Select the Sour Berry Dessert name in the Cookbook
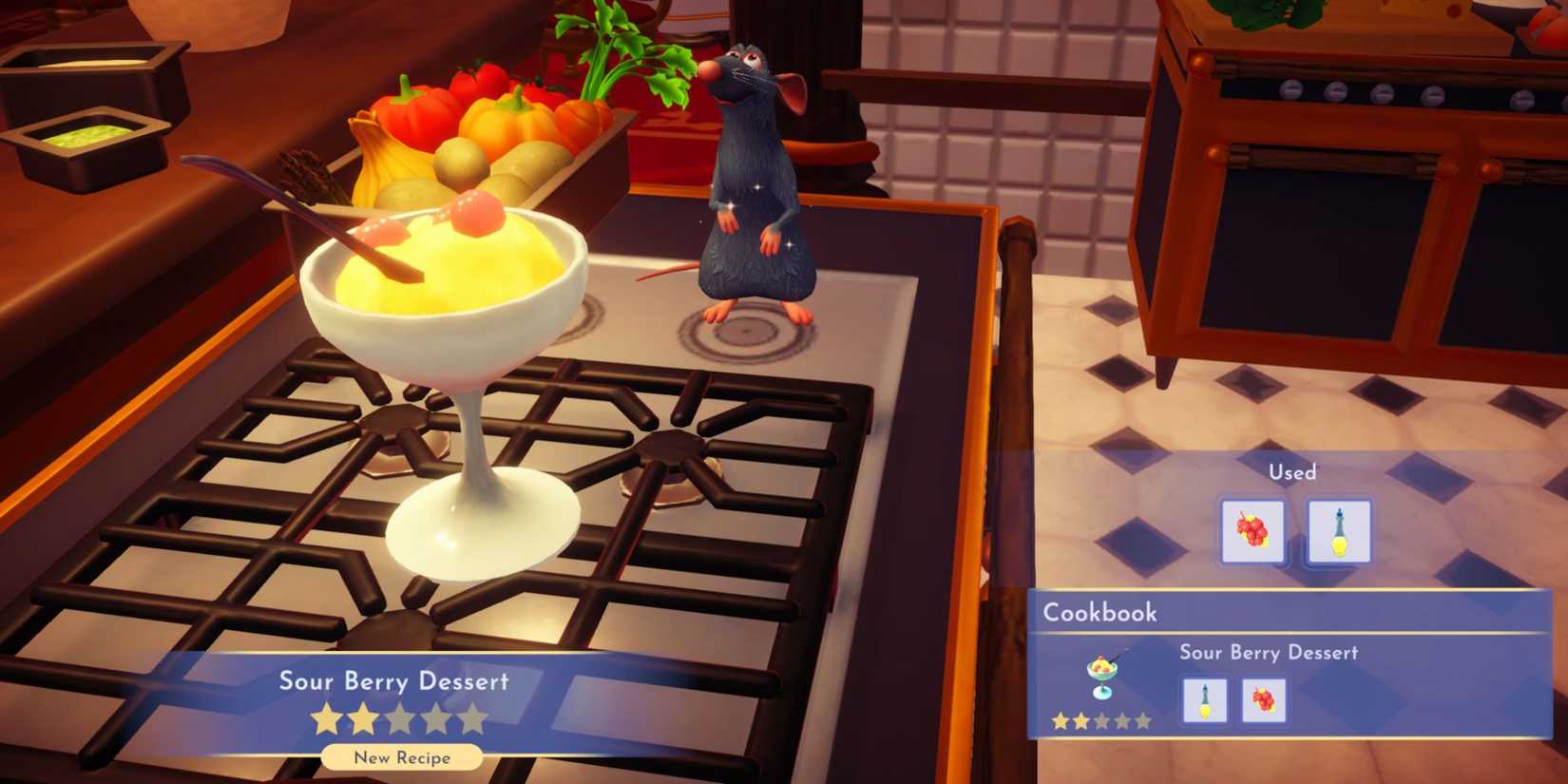This screenshot has width=1568, height=784. [1271, 653]
